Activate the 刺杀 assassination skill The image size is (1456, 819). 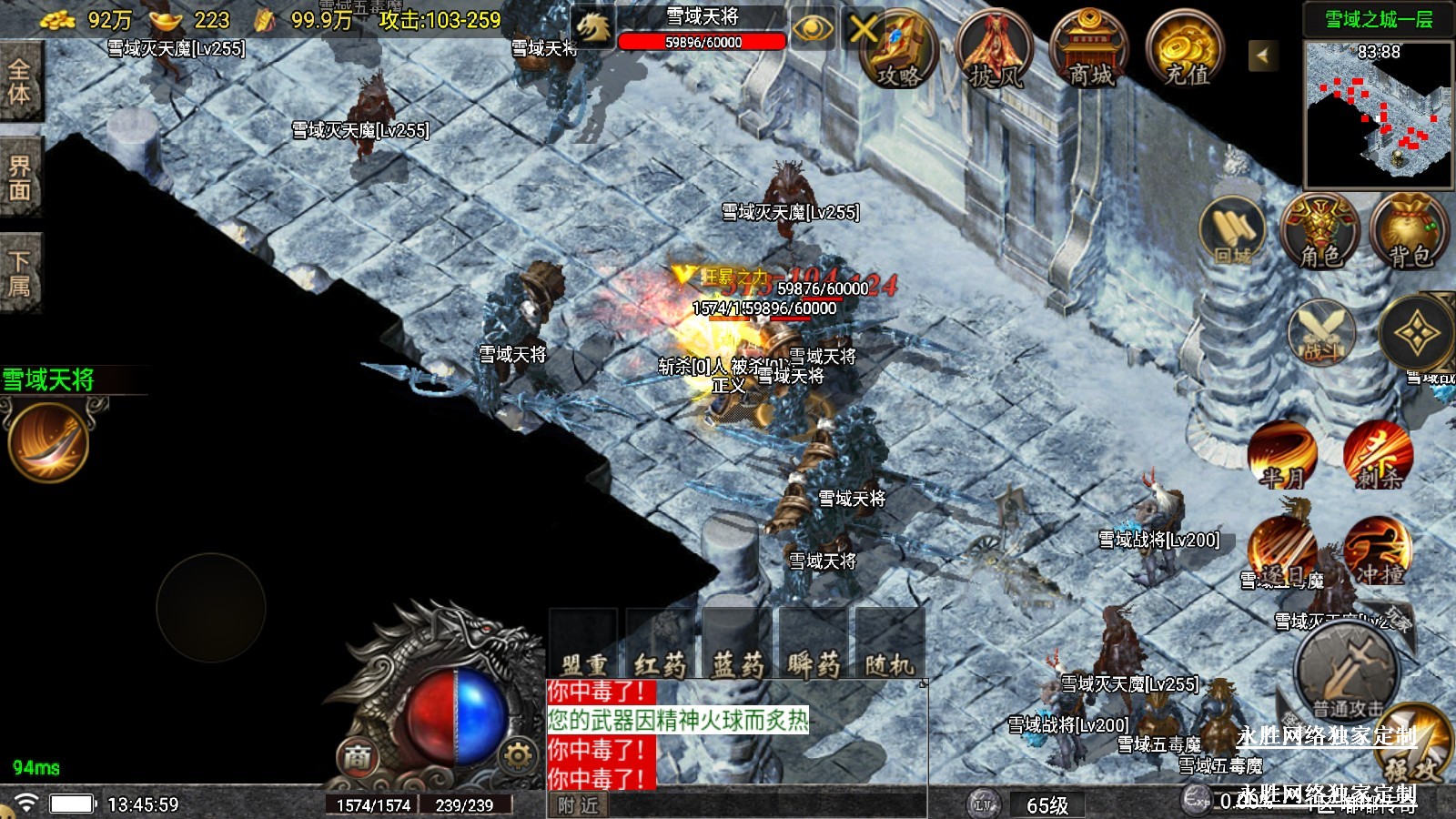[x=1378, y=455]
